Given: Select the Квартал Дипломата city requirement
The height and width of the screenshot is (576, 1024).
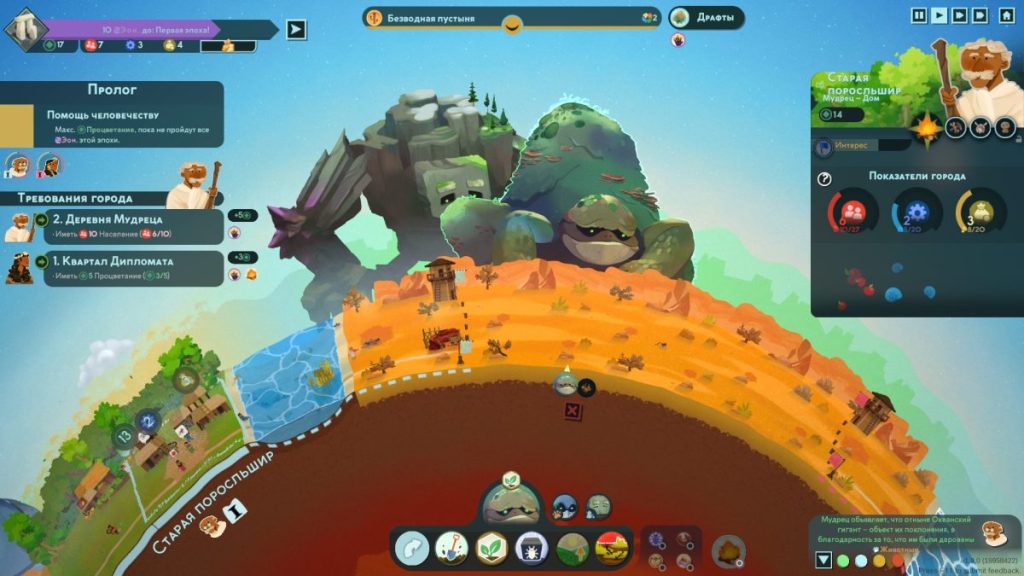Looking at the screenshot, I should pos(120,268).
